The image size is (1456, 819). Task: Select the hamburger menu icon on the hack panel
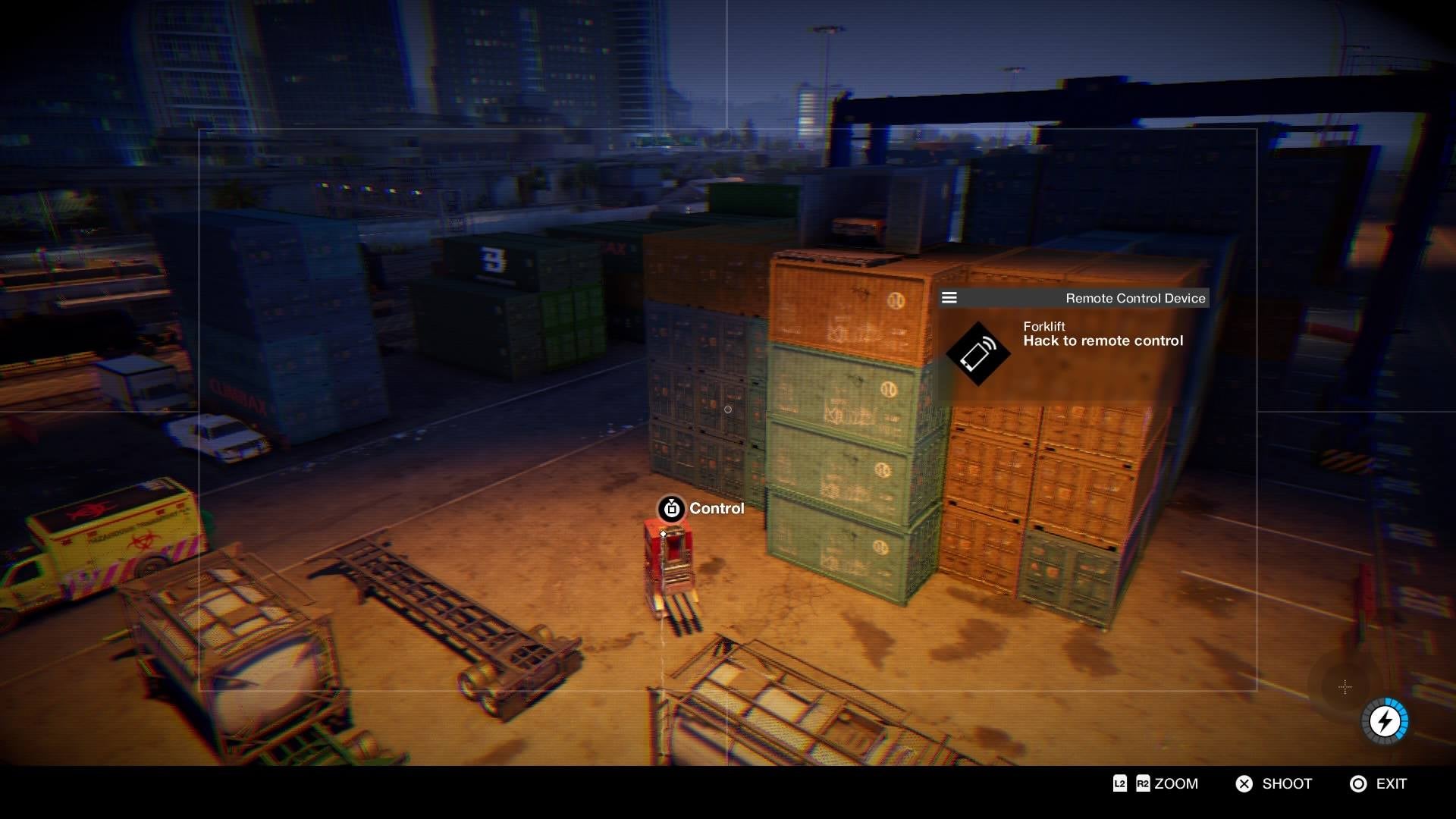pos(949,297)
